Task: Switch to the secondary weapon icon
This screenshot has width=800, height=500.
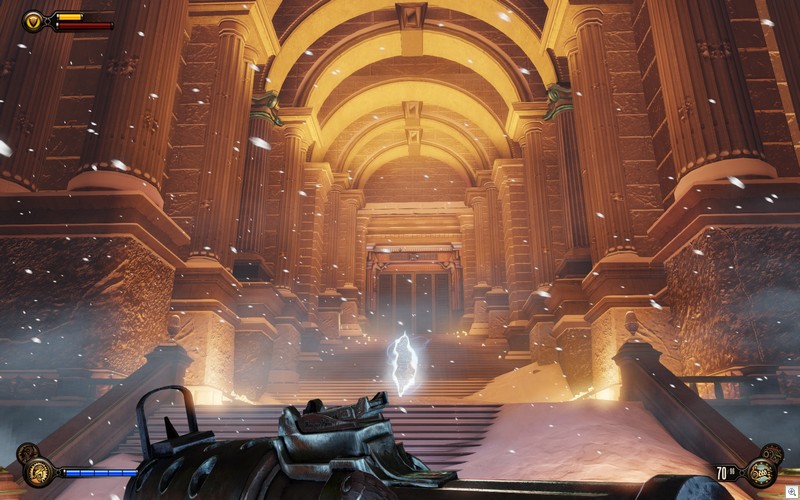Action: pos(772,453)
